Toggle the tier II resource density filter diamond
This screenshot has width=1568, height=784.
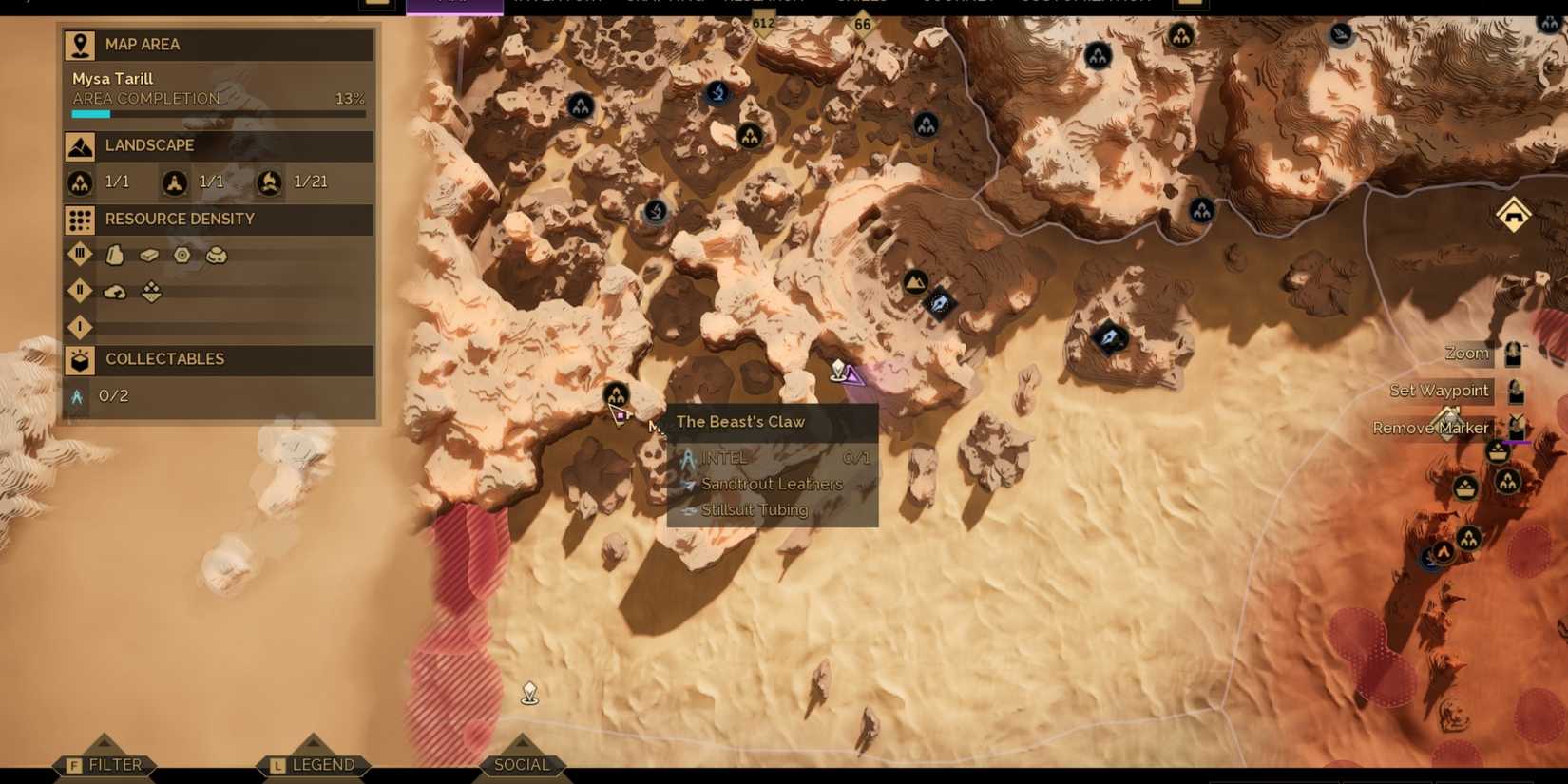click(x=80, y=291)
